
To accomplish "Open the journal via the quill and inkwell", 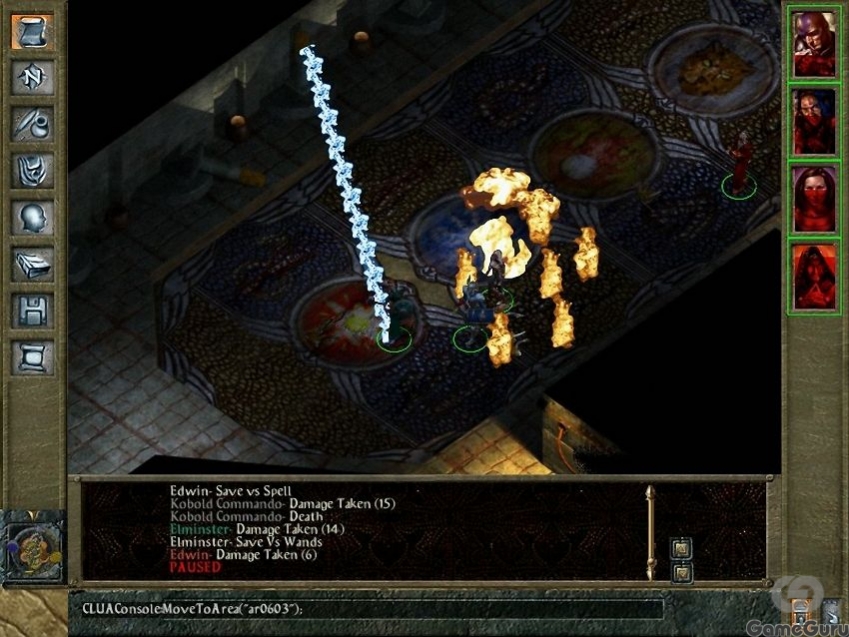I will [33, 124].
